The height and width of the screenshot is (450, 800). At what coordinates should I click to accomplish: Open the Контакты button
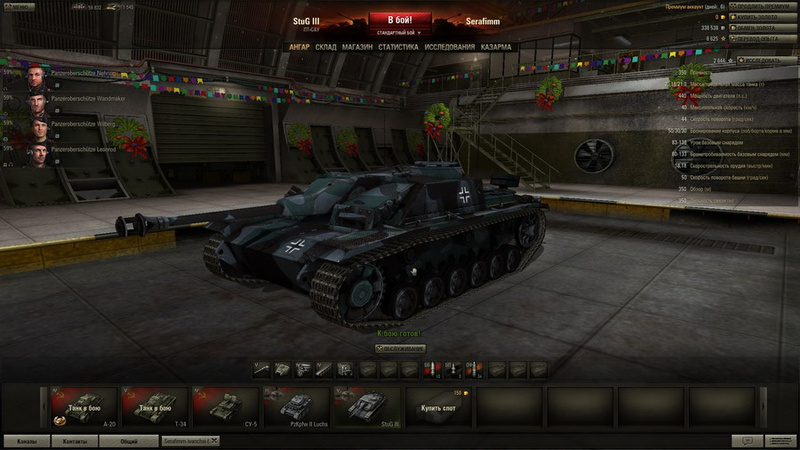click(x=75, y=440)
